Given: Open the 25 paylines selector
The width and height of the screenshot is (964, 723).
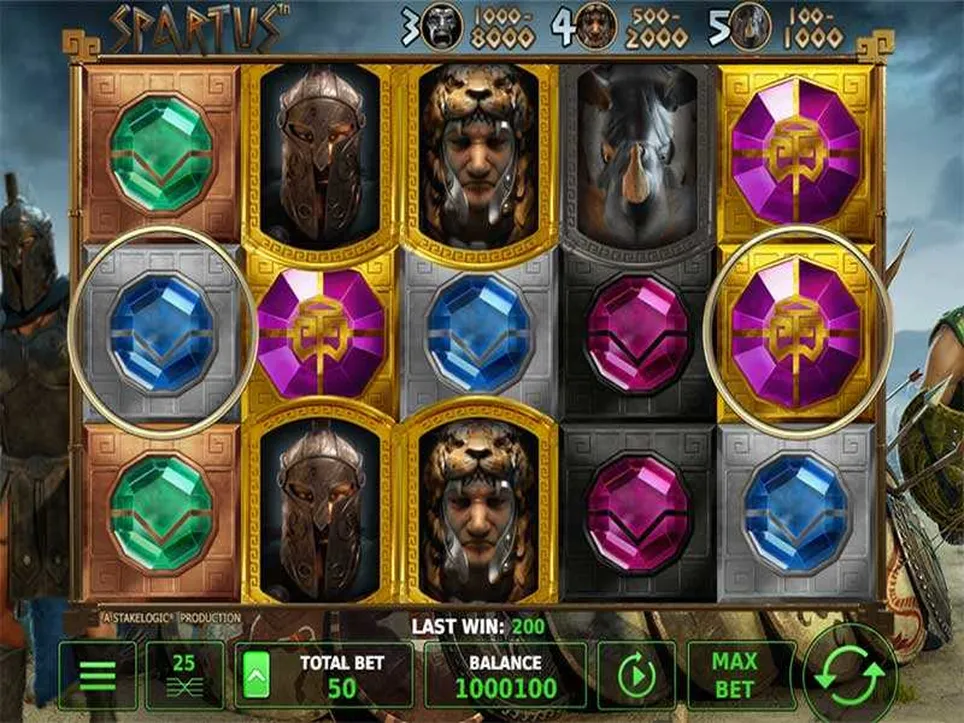Looking at the screenshot, I should pyautogui.click(x=184, y=675).
